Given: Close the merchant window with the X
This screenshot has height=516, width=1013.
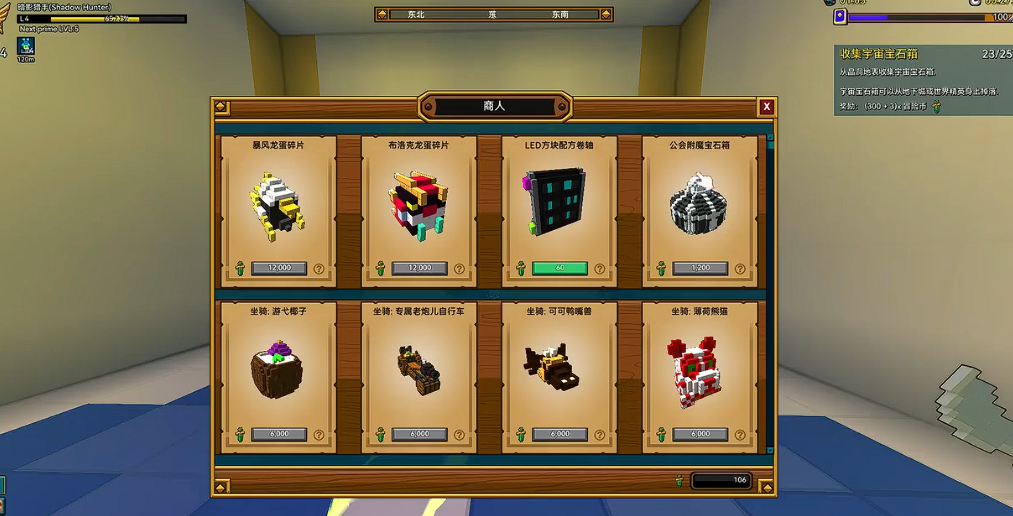Looking at the screenshot, I should pos(766,107).
